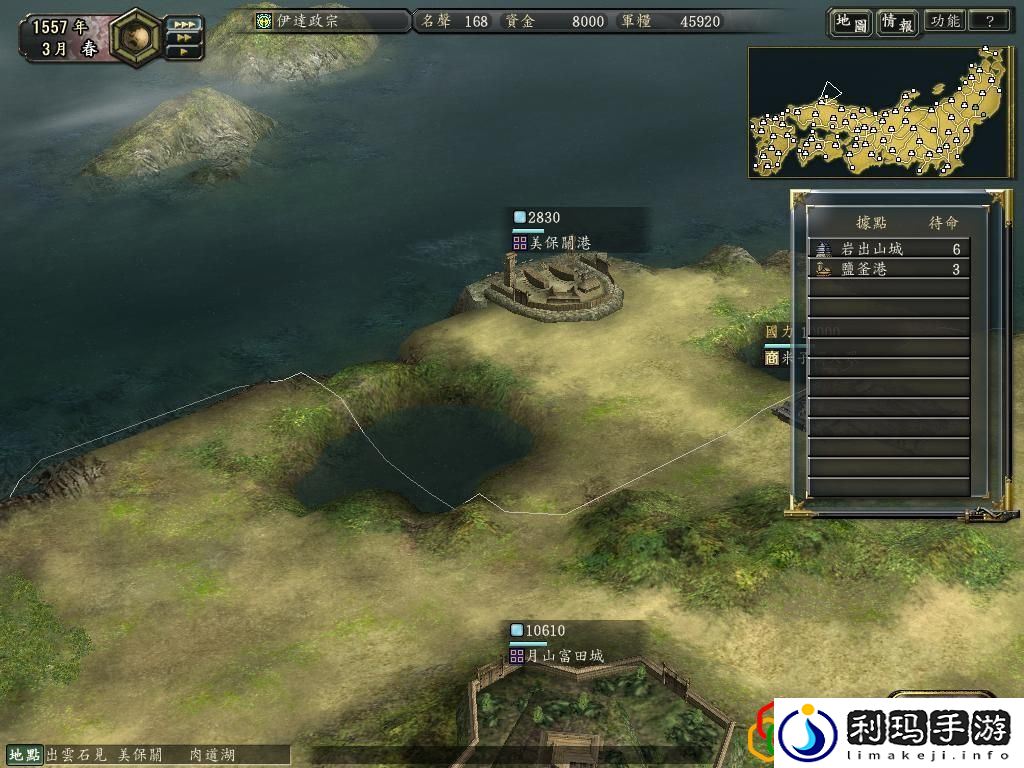Click on the Japan minimap
Screen dimensions: 1024x768
(x=878, y=112)
